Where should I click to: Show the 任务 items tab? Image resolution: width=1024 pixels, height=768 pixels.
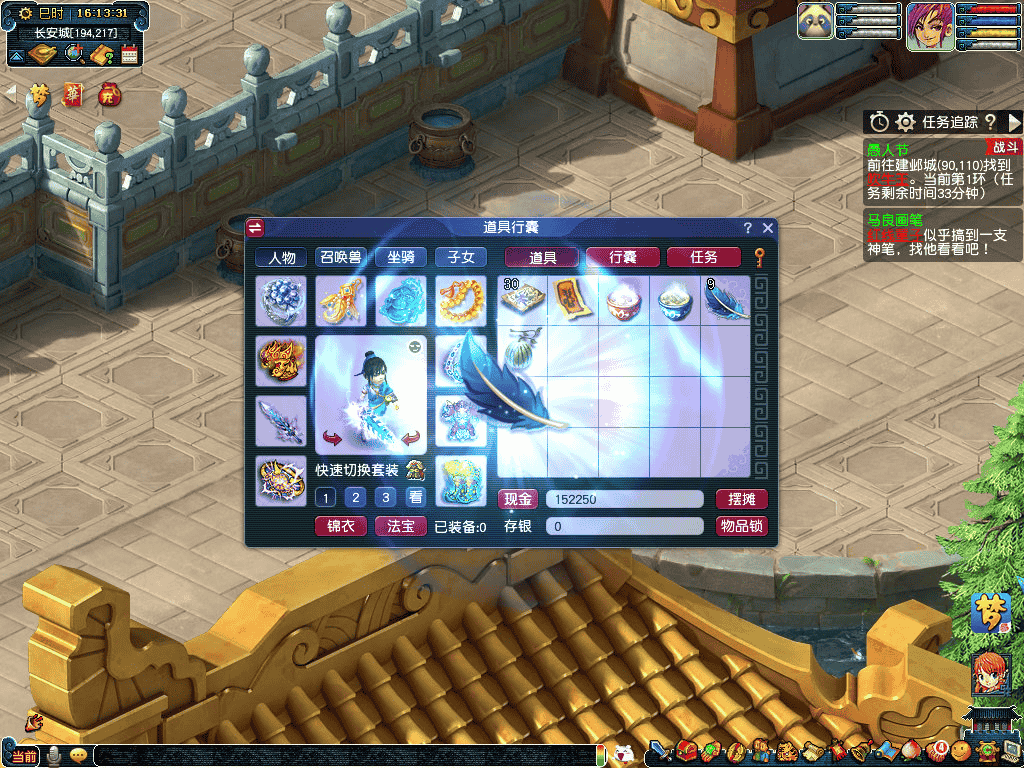[703, 257]
